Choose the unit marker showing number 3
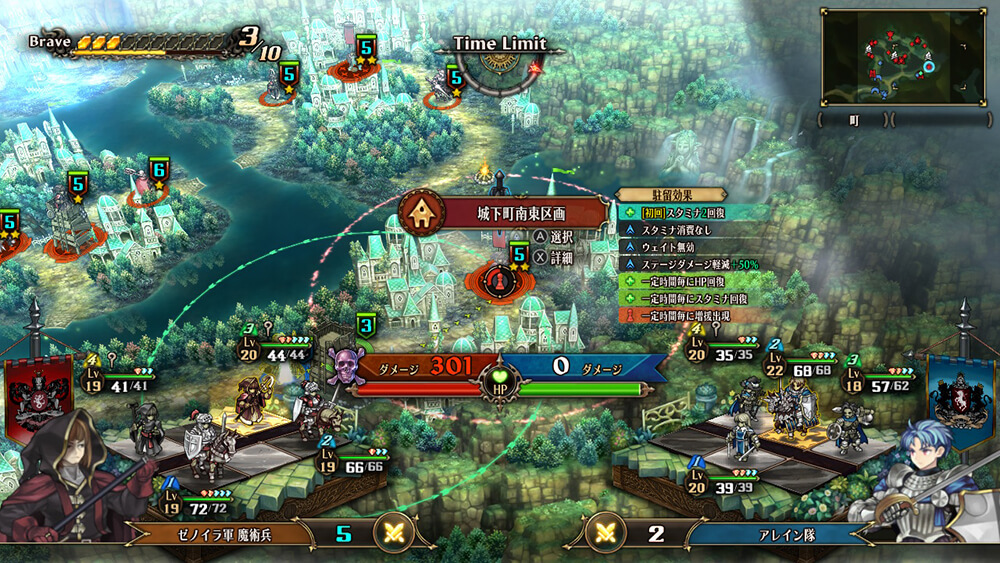This screenshot has height=563, width=1000. click(x=367, y=326)
